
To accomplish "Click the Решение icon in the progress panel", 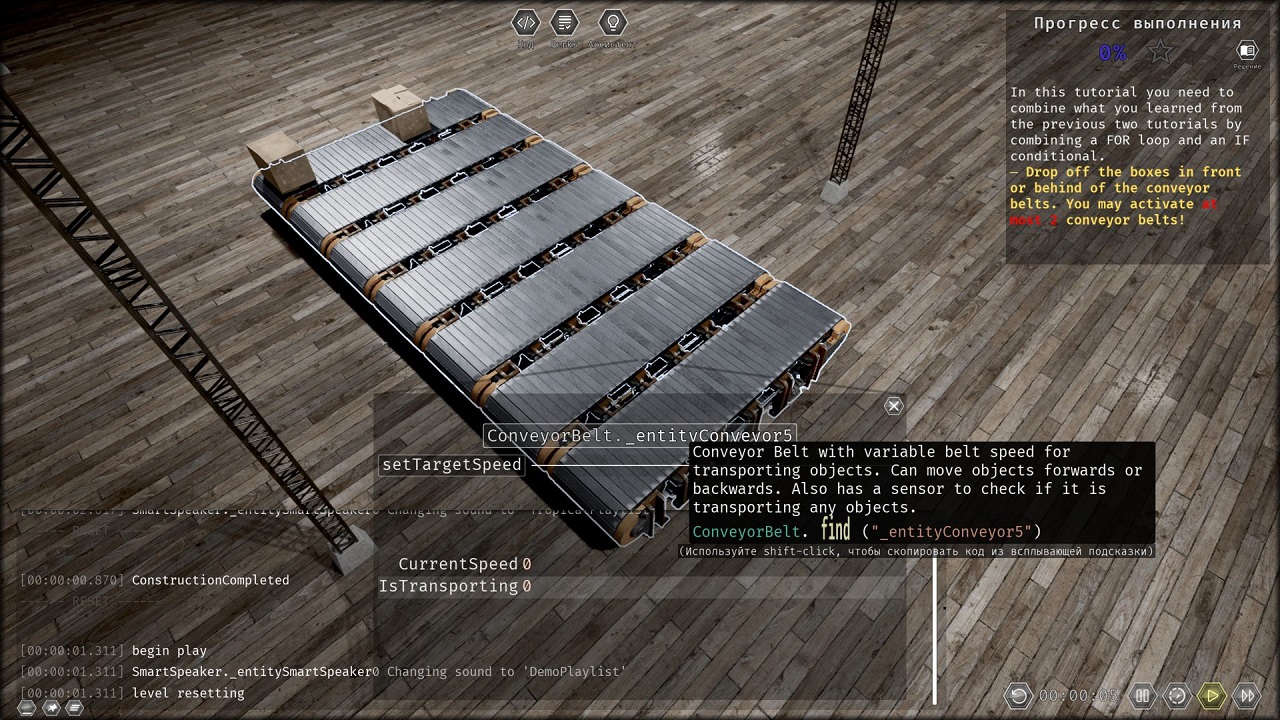I will (1246, 50).
